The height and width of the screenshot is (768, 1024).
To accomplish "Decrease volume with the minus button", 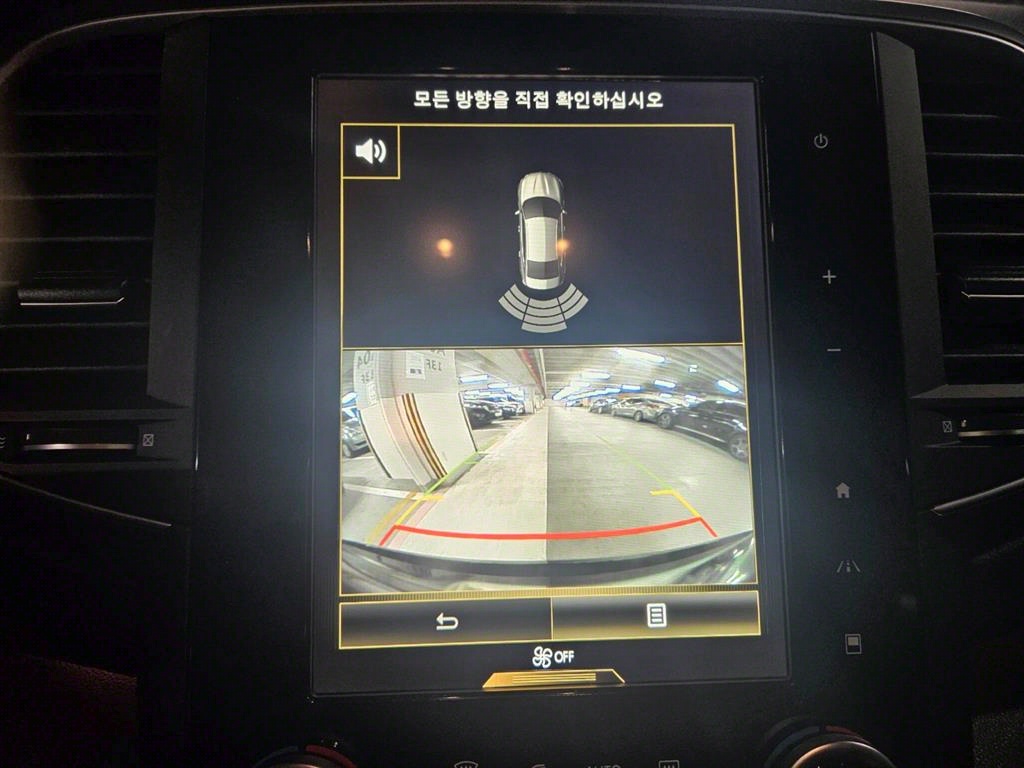I will [x=834, y=350].
